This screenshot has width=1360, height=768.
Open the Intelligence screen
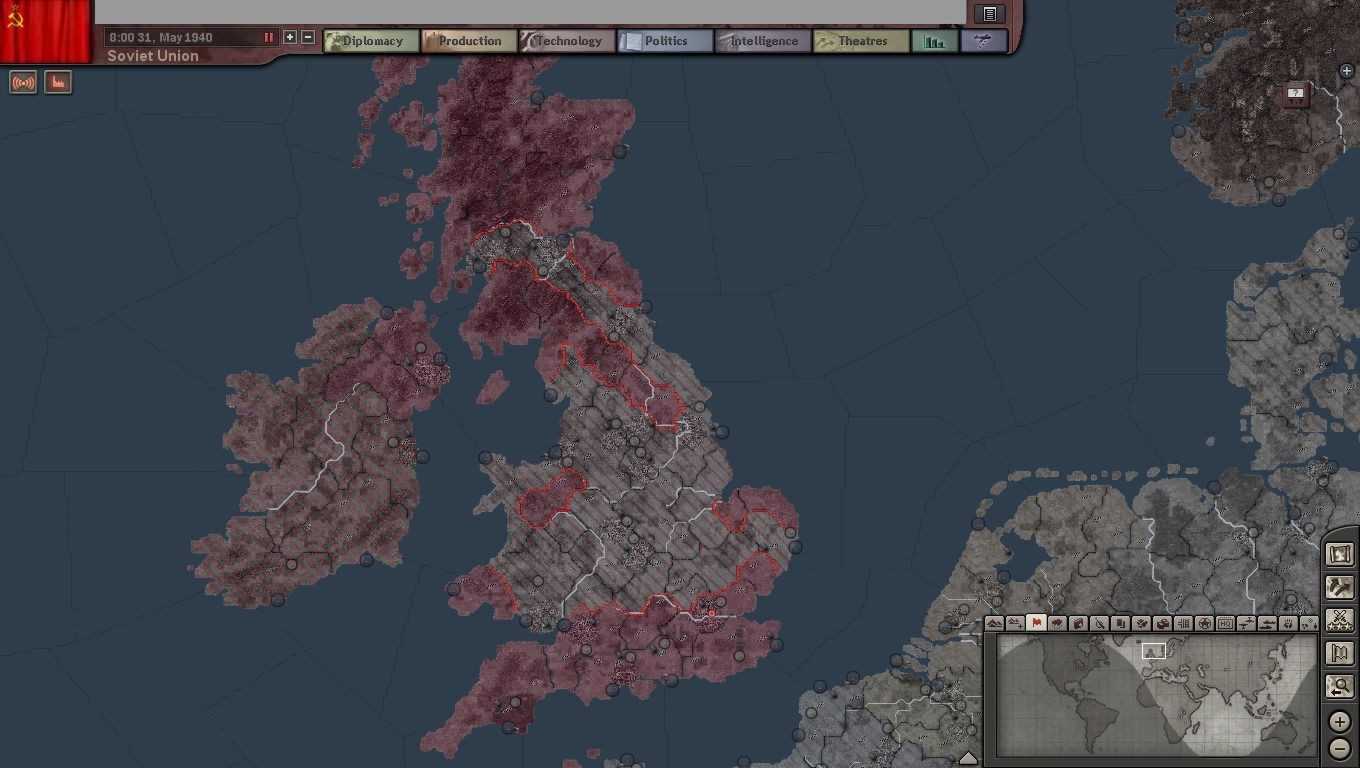[x=763, y=41]
